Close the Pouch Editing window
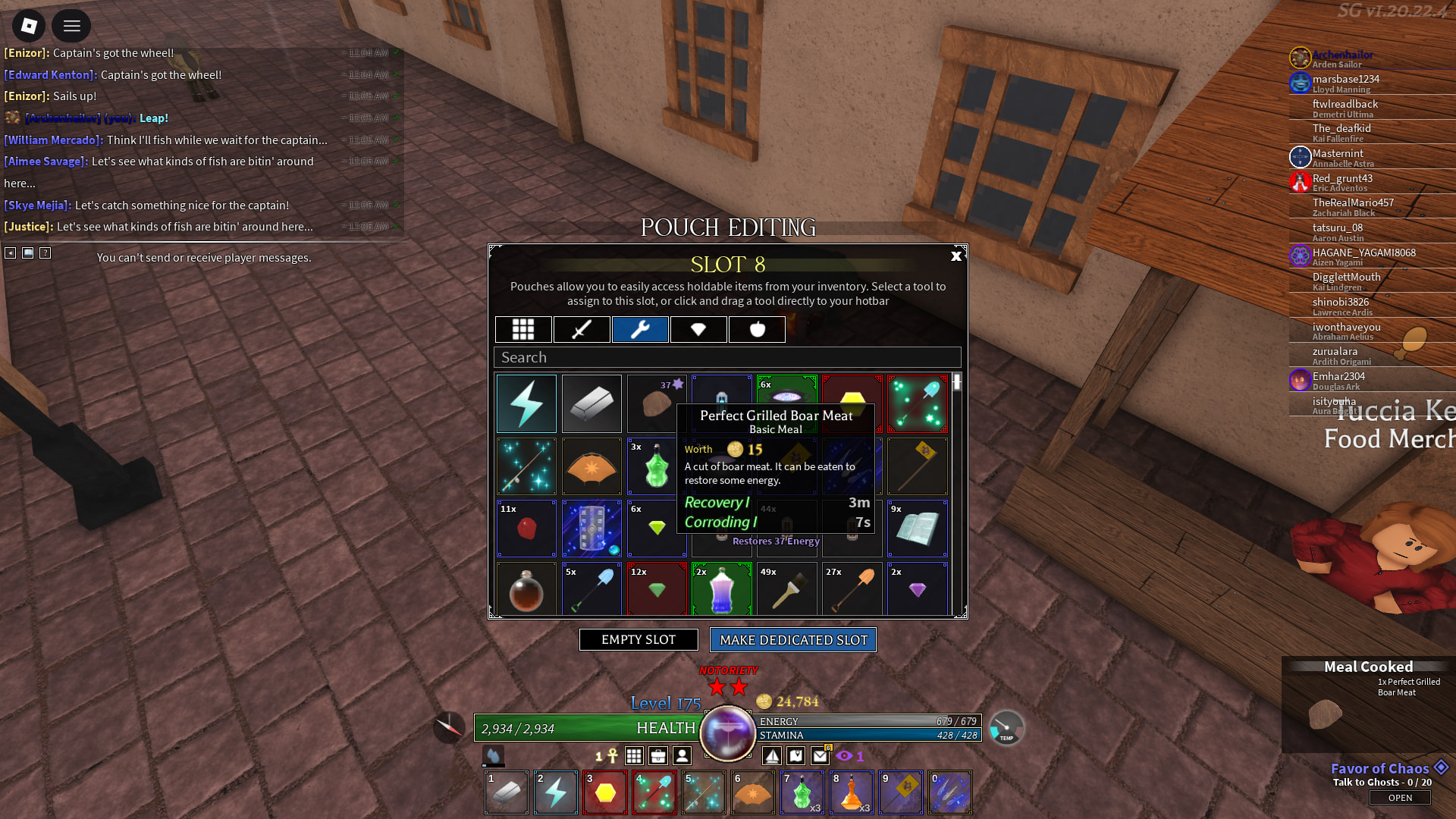The width and height of the screenshot is (1456, 819). 955,256
